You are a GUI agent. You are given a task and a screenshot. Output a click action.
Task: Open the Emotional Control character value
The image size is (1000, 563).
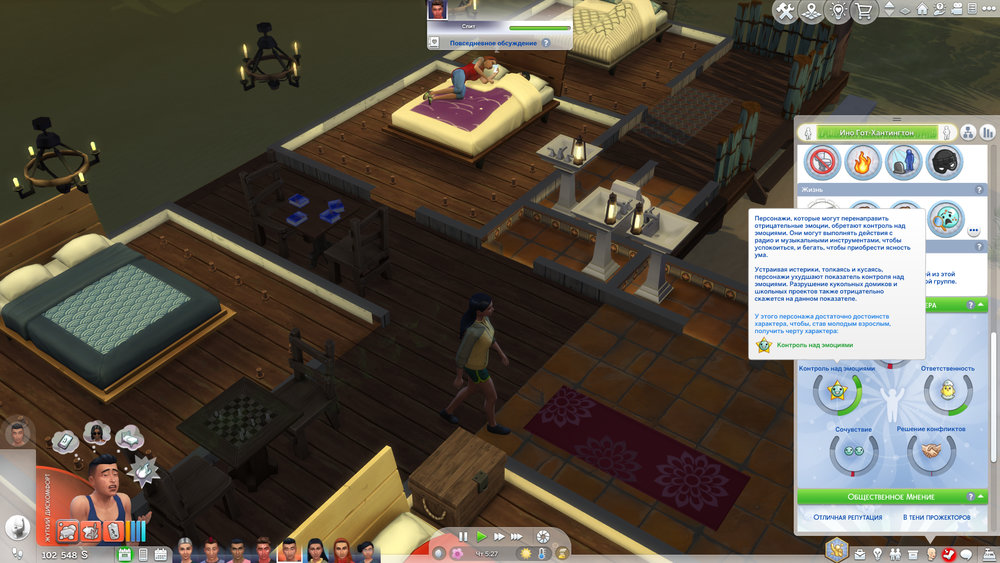(x=836, y=391)
